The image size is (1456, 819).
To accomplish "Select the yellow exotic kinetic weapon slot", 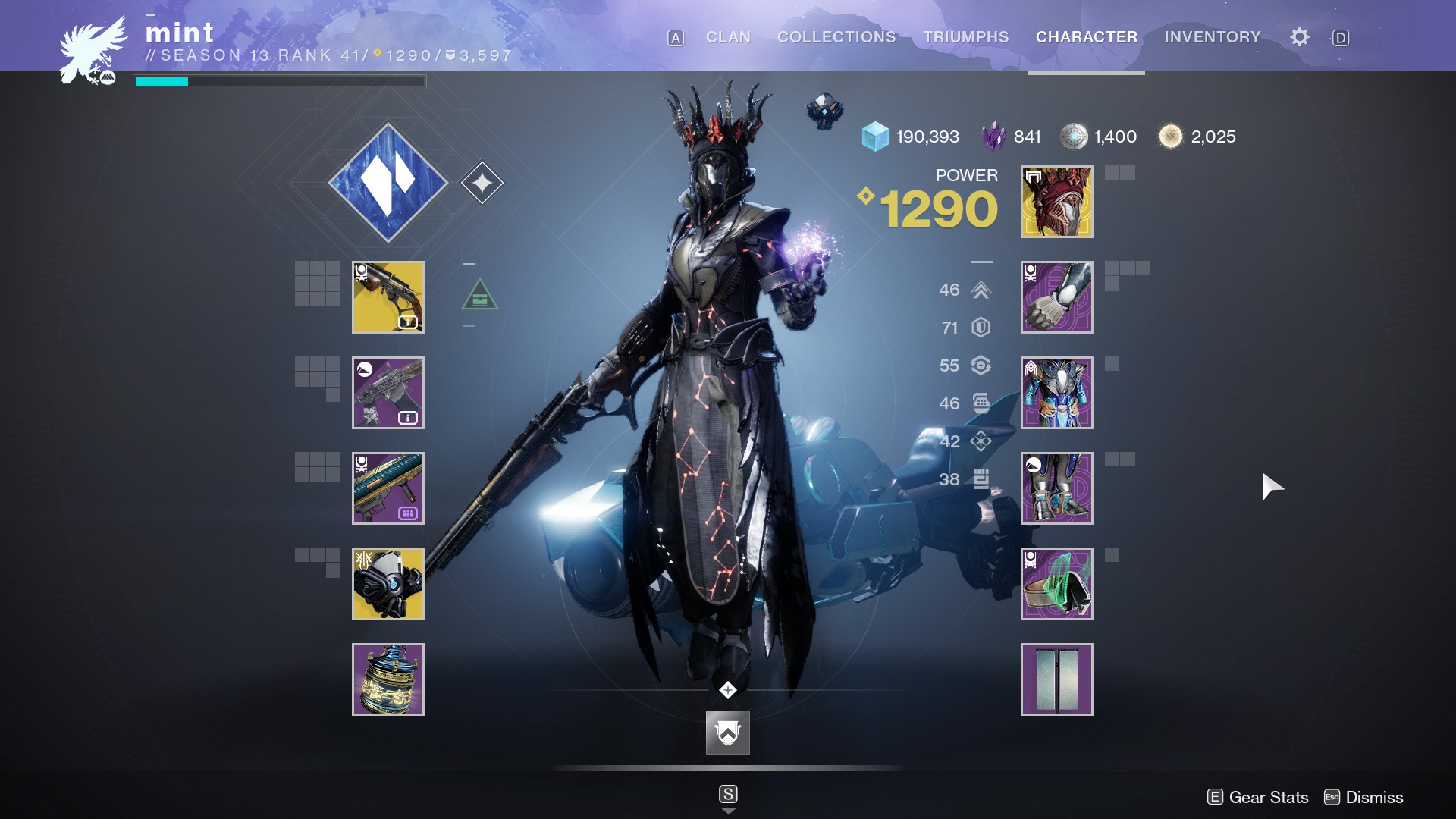I will click(x=388, y=297).
